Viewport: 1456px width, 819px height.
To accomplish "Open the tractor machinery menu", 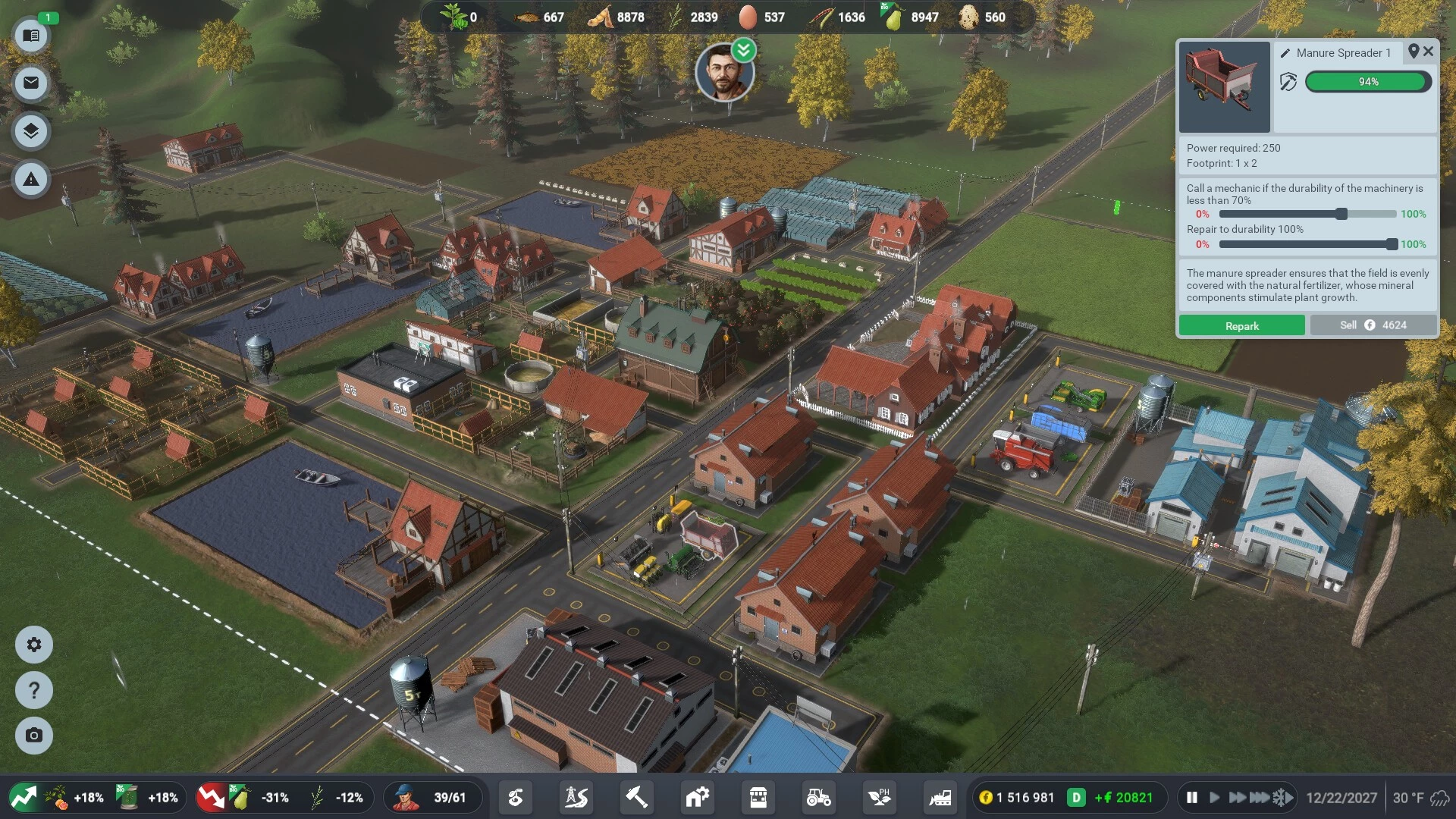I will (x=818, y=798).
